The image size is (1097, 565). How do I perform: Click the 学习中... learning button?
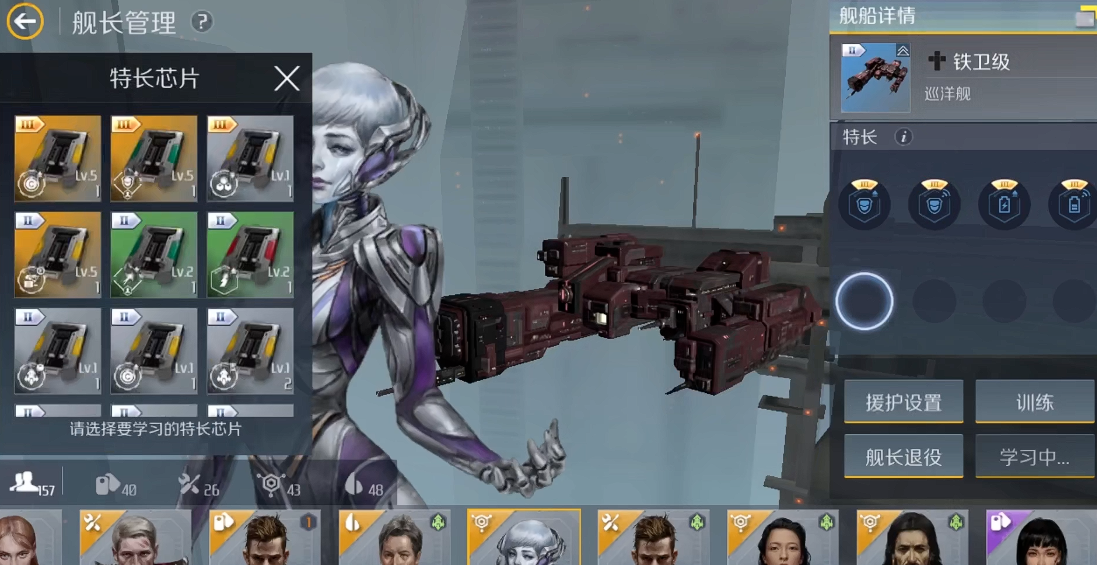pos(1035,457)
